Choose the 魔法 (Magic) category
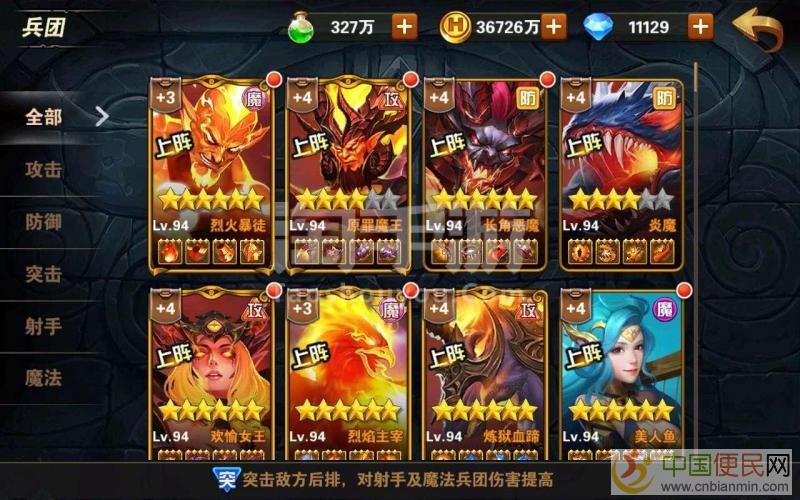The image size is (800, 500). (x=45, y=378)
